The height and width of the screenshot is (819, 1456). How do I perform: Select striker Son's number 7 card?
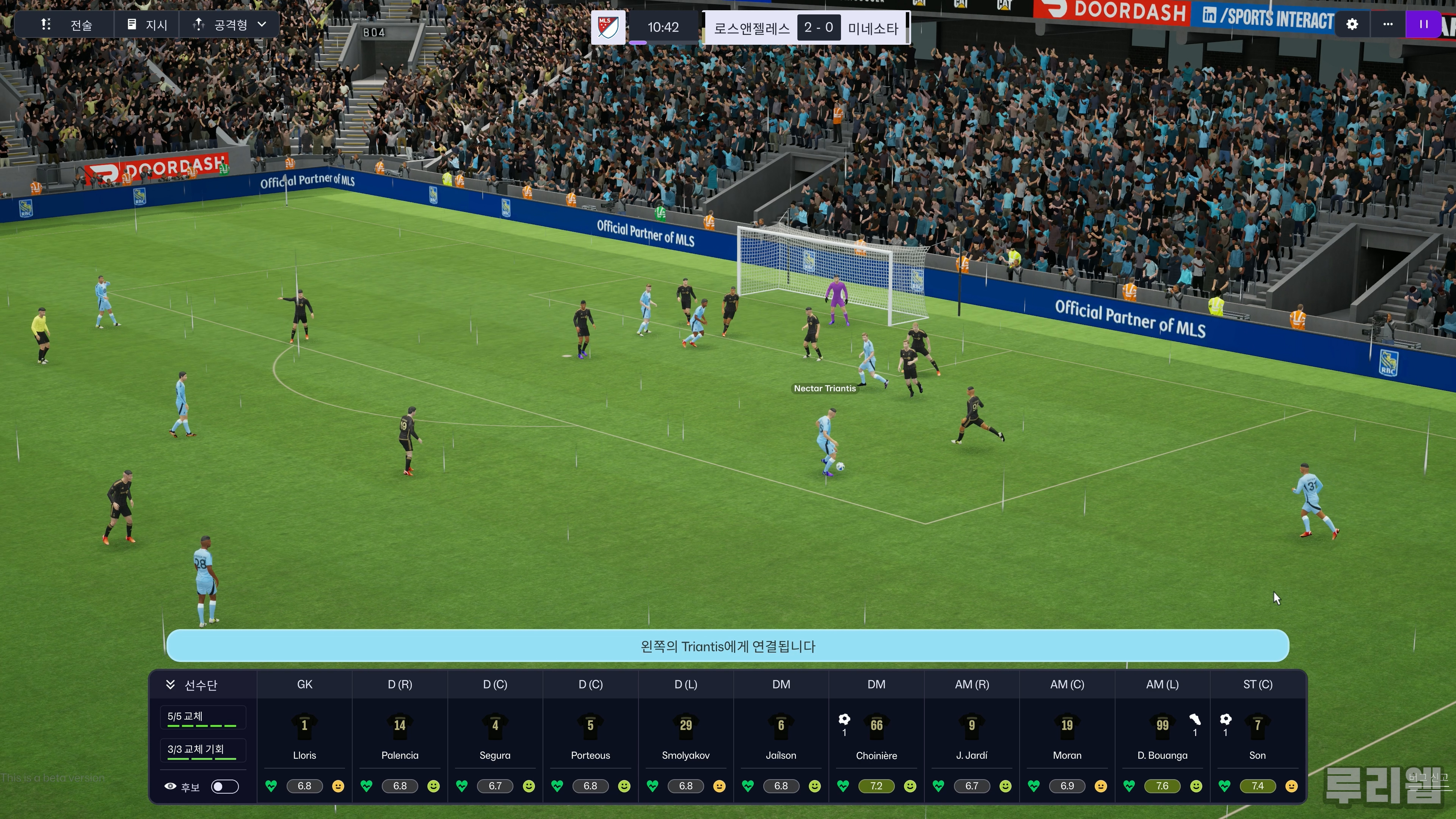coord(1257,735)
